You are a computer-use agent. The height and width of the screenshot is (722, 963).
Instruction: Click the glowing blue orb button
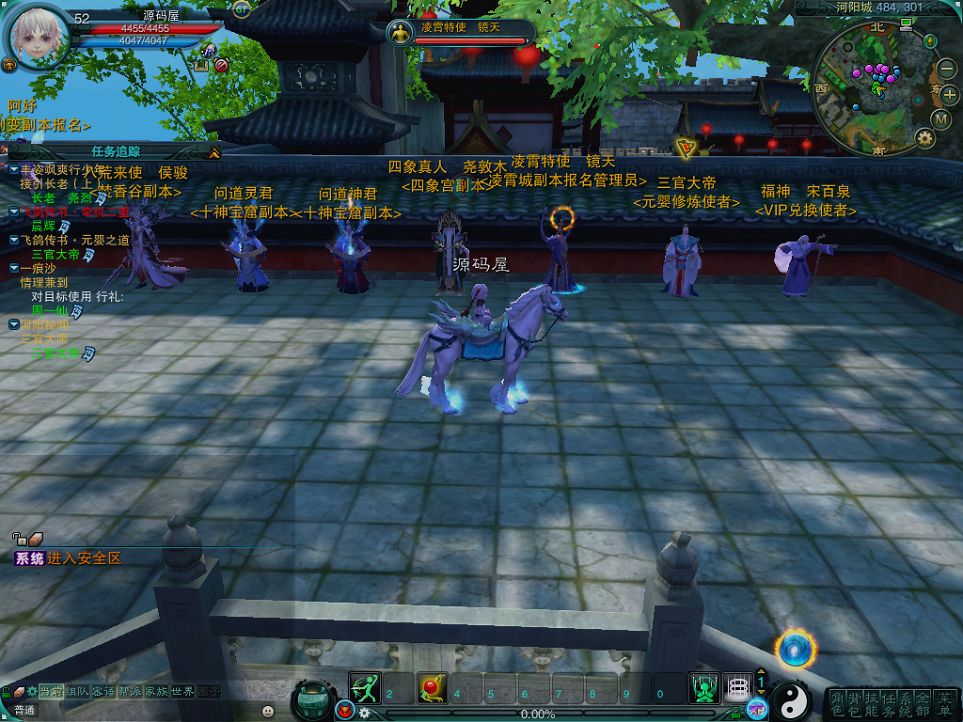(795, 649)
